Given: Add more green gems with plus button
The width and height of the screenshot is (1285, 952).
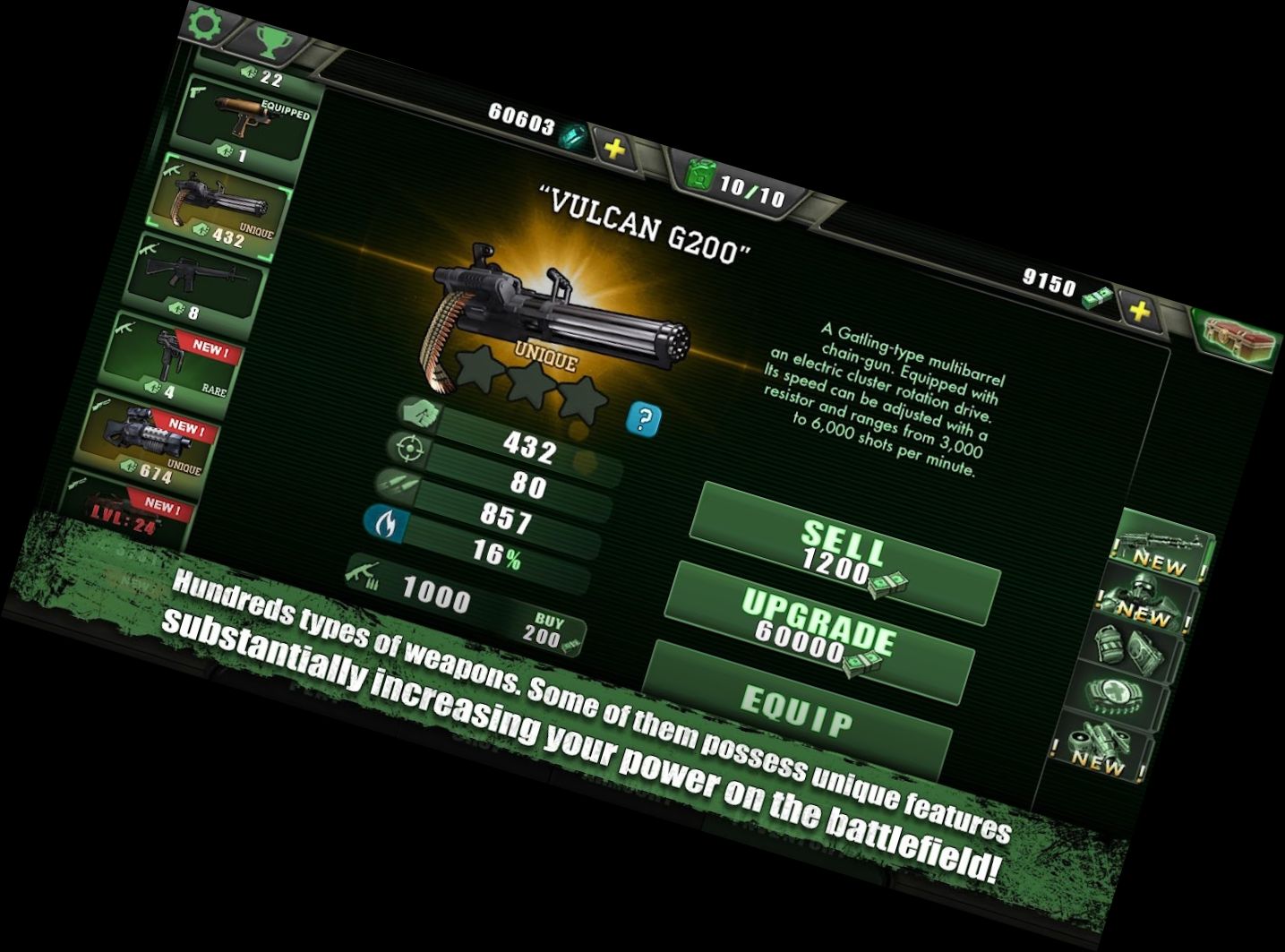Looking at the screenshot, I should click(x=615, y=149).
